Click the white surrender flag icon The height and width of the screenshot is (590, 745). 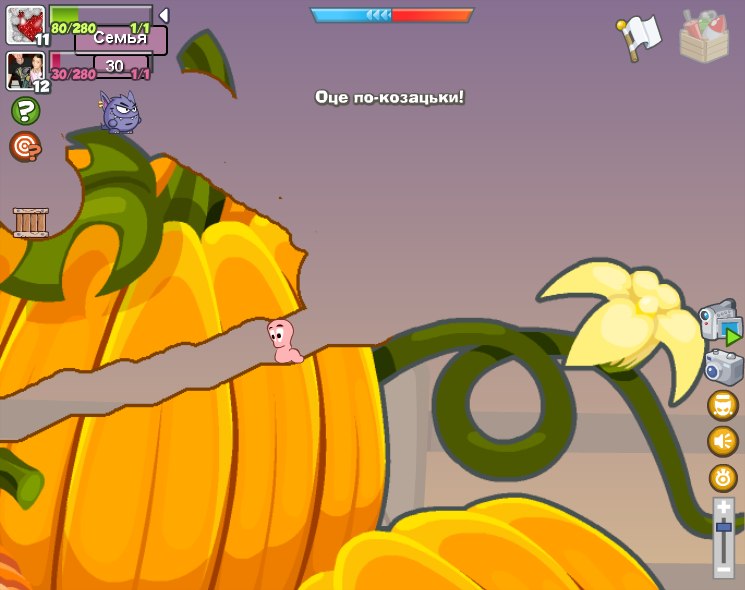[640, 36]
